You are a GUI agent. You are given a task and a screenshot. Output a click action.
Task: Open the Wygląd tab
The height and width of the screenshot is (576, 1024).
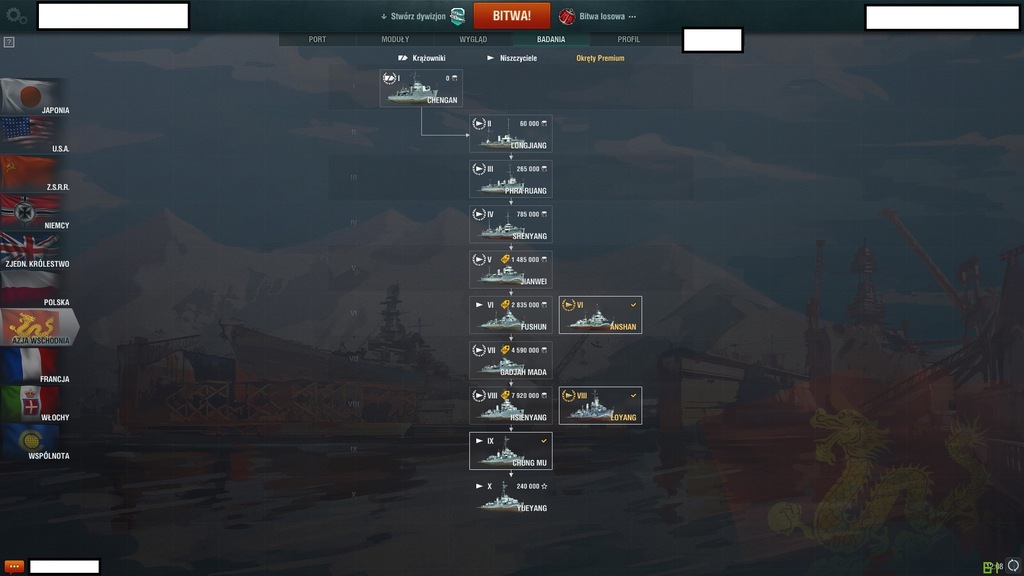point(473,39)
